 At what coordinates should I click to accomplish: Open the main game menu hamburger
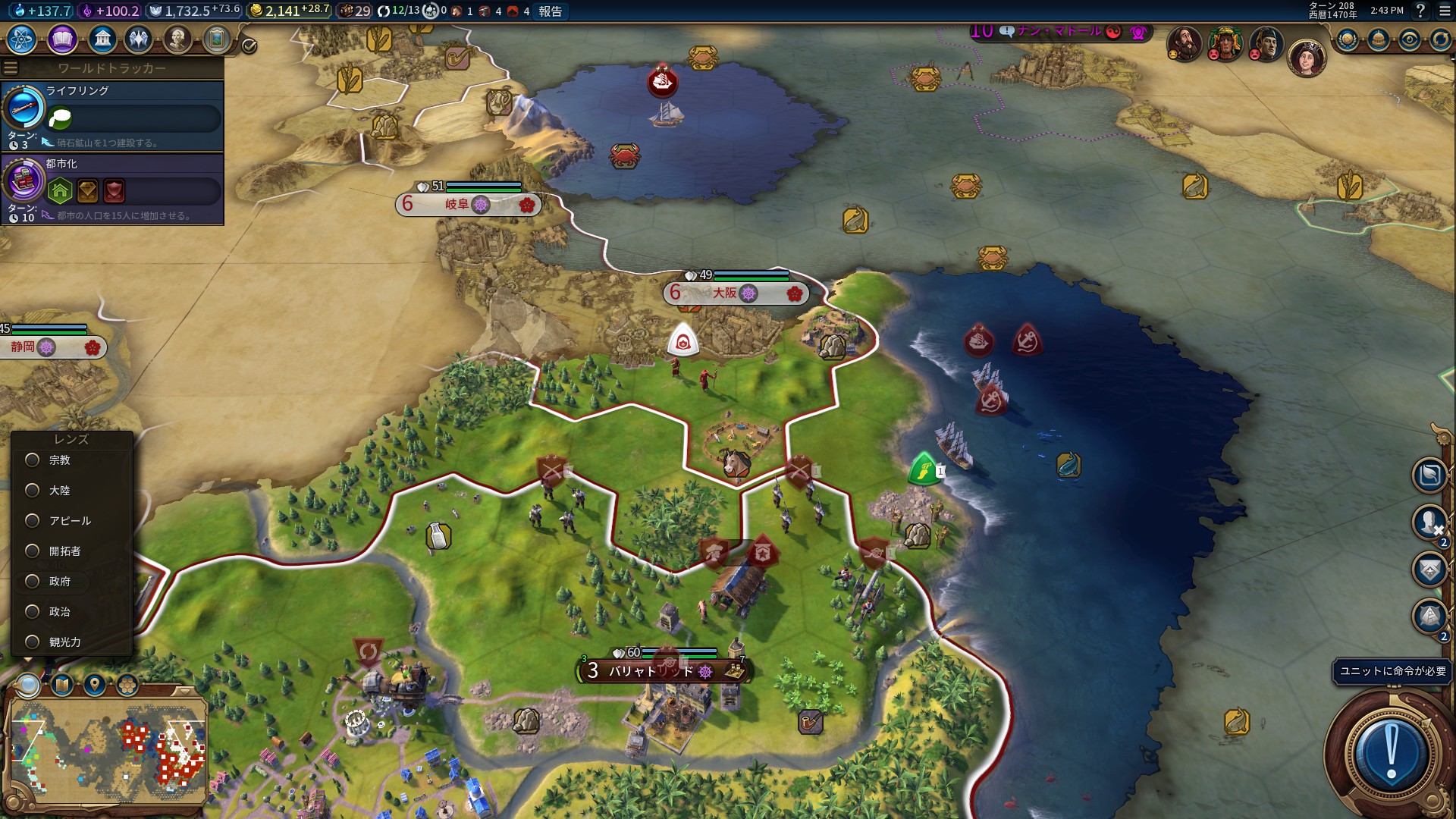1443,11
